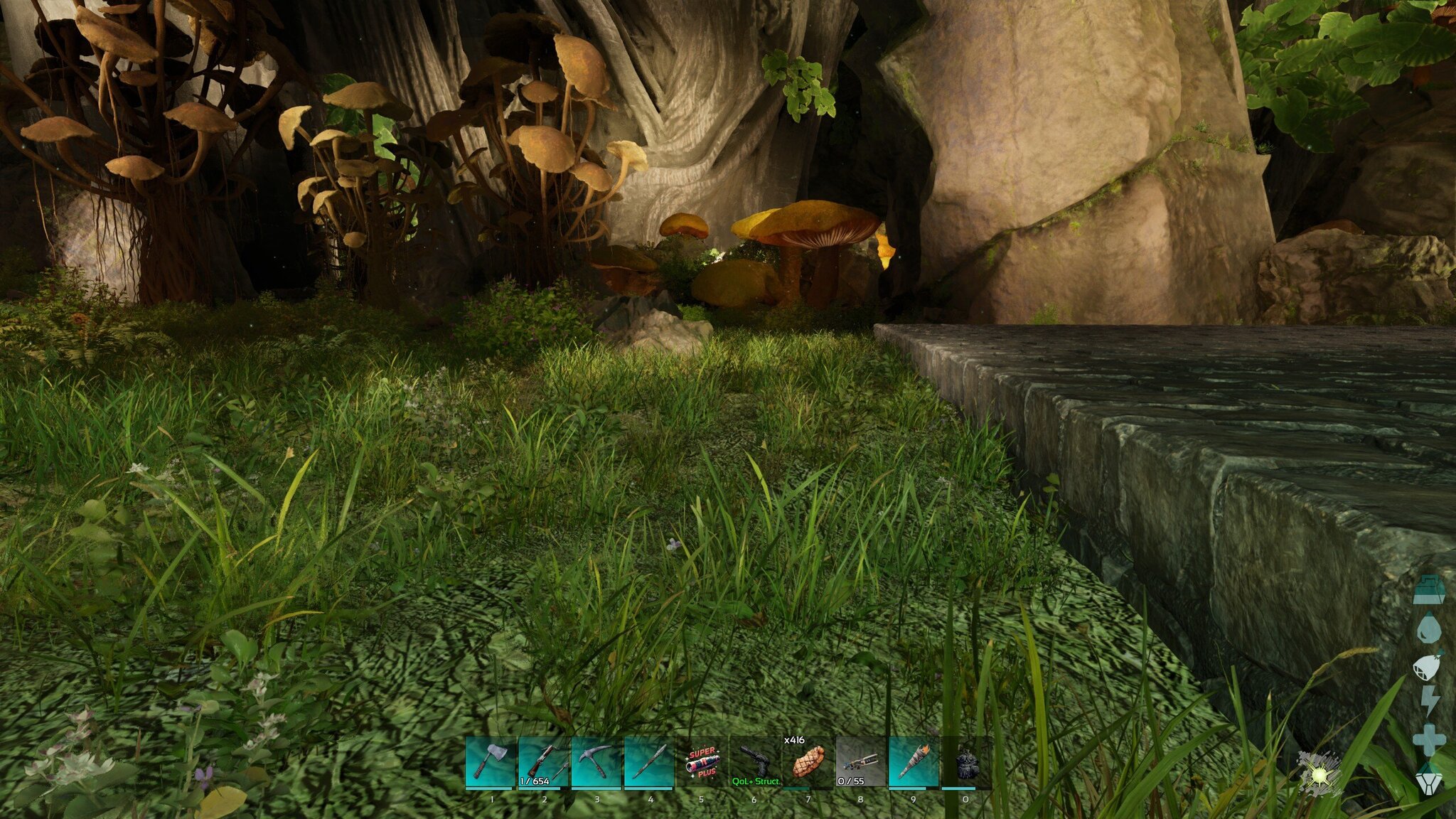The image size is (1456, 819).
Task: Pick the QoL+ Struct. pistol tool slot
Action: tap(755, 762)
